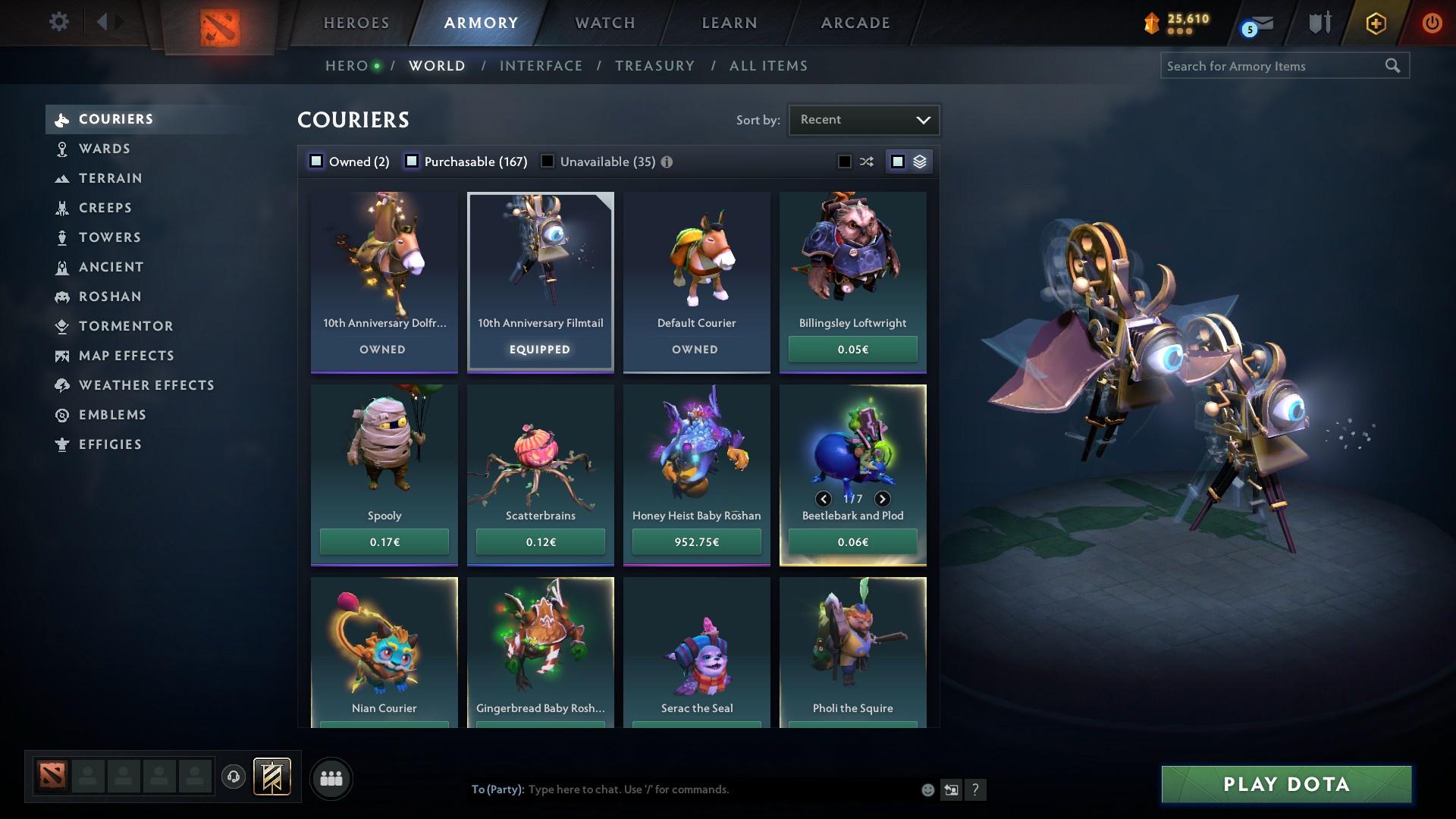
Task: Click the previous style arrow on Beetlebark
Action: [824, 499]
